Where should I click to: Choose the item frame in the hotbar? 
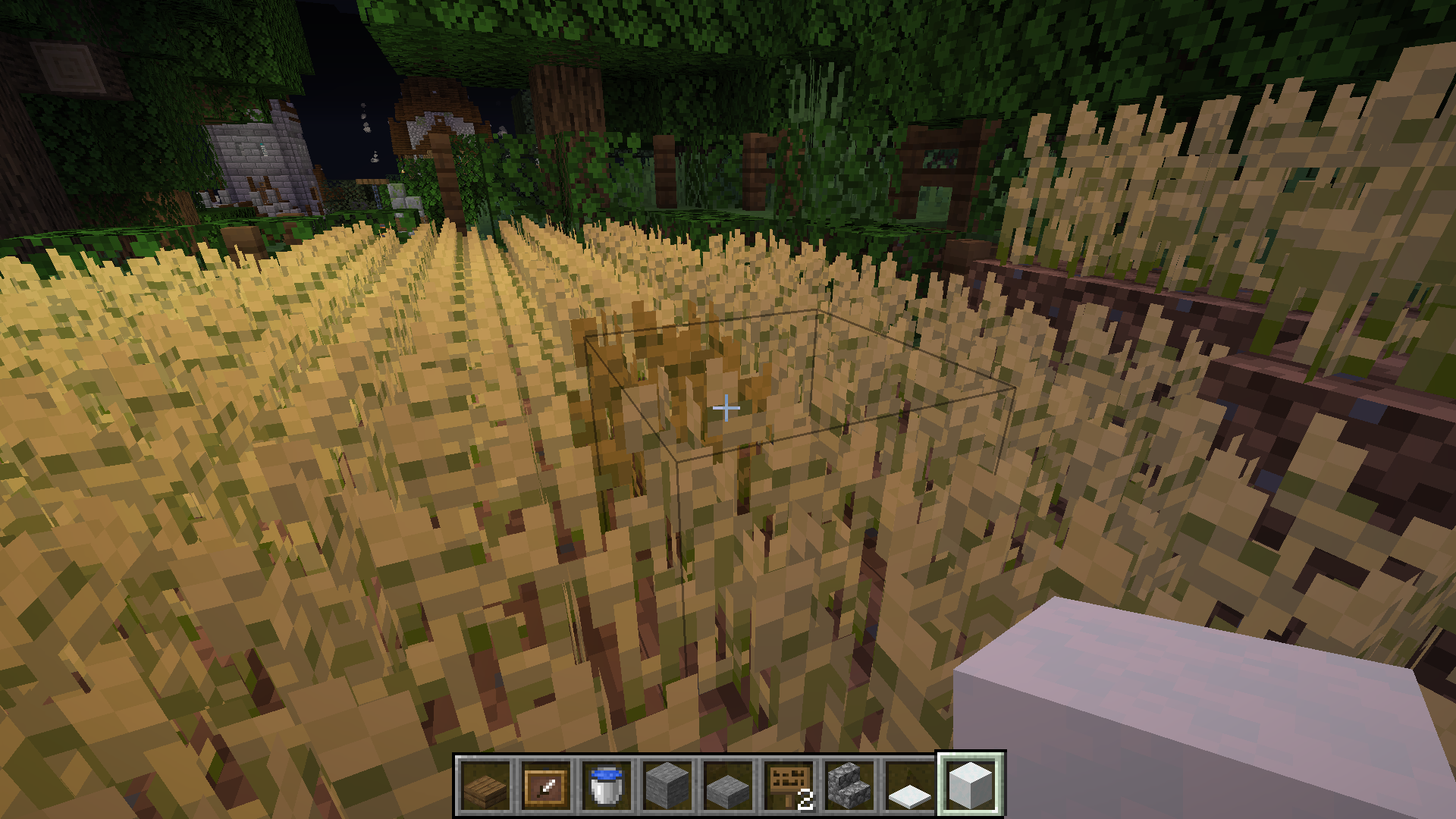click(x=546, y=786)
